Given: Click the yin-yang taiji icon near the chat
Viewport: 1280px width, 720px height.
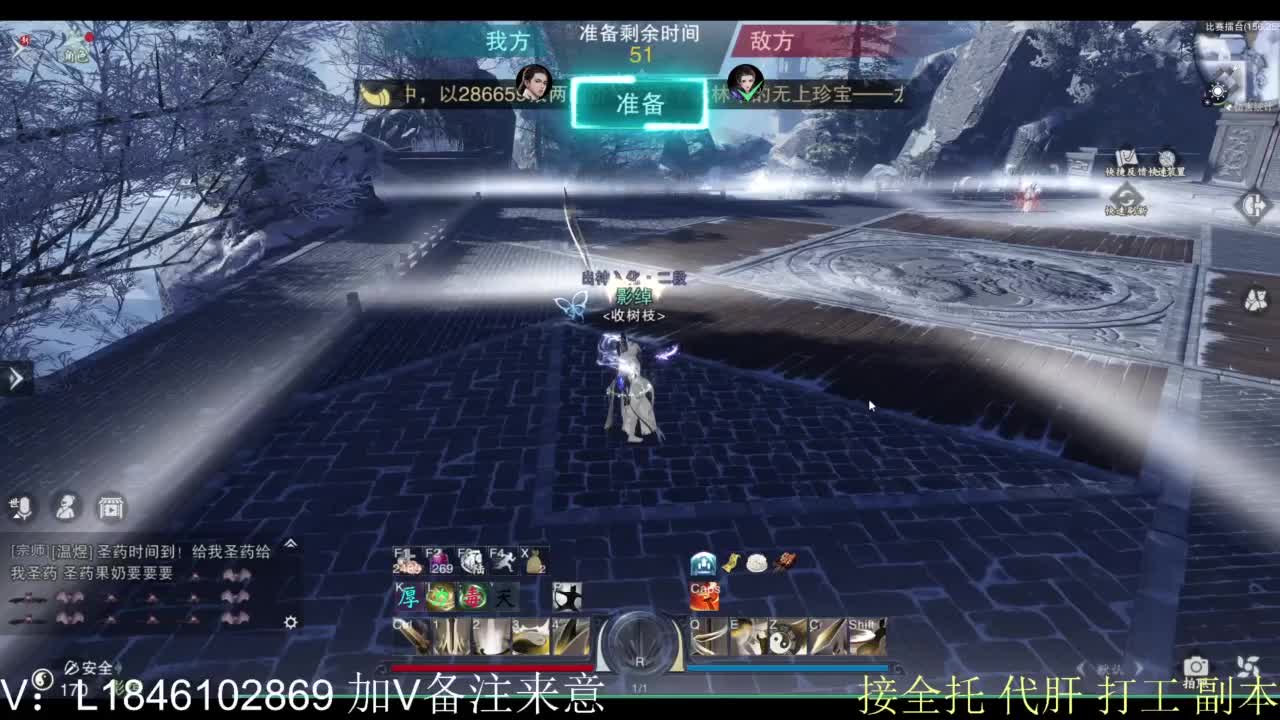Looking at the screenshot, I should tap(42, 680).
